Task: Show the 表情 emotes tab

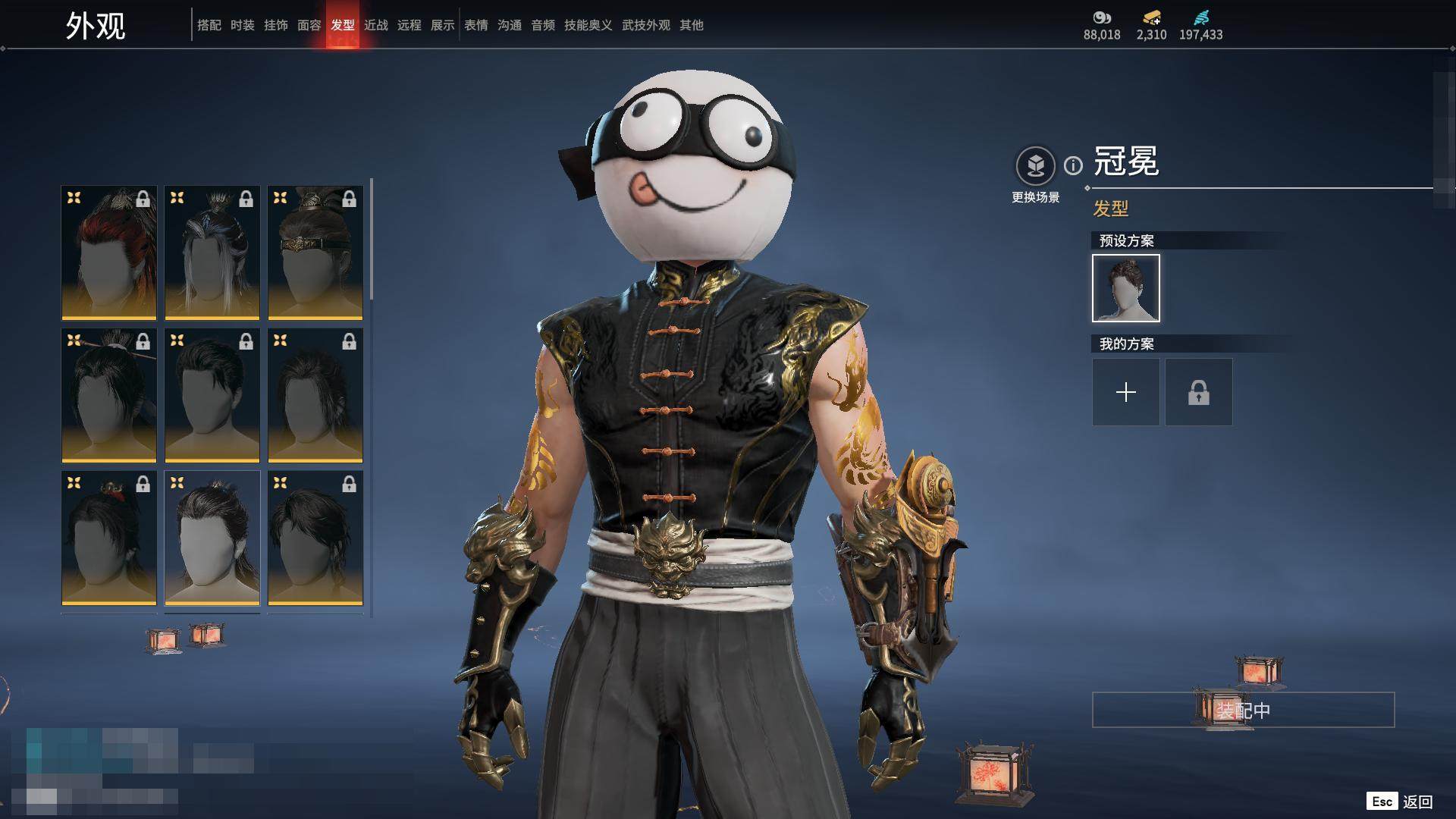Action: pyautogui.click(x=475, y=25)
